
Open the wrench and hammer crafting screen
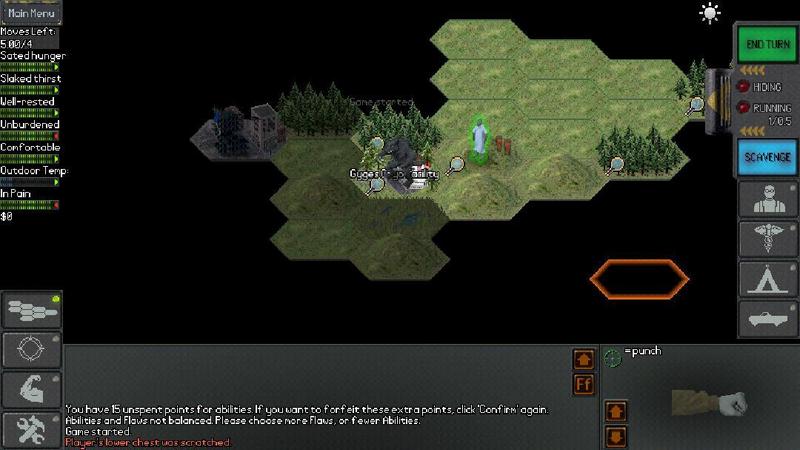click(31, 430)
